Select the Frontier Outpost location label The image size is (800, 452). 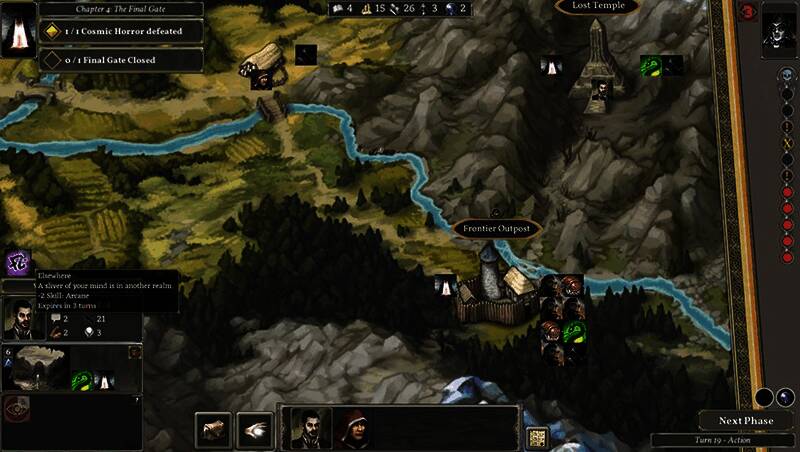(x=496, y=229)
